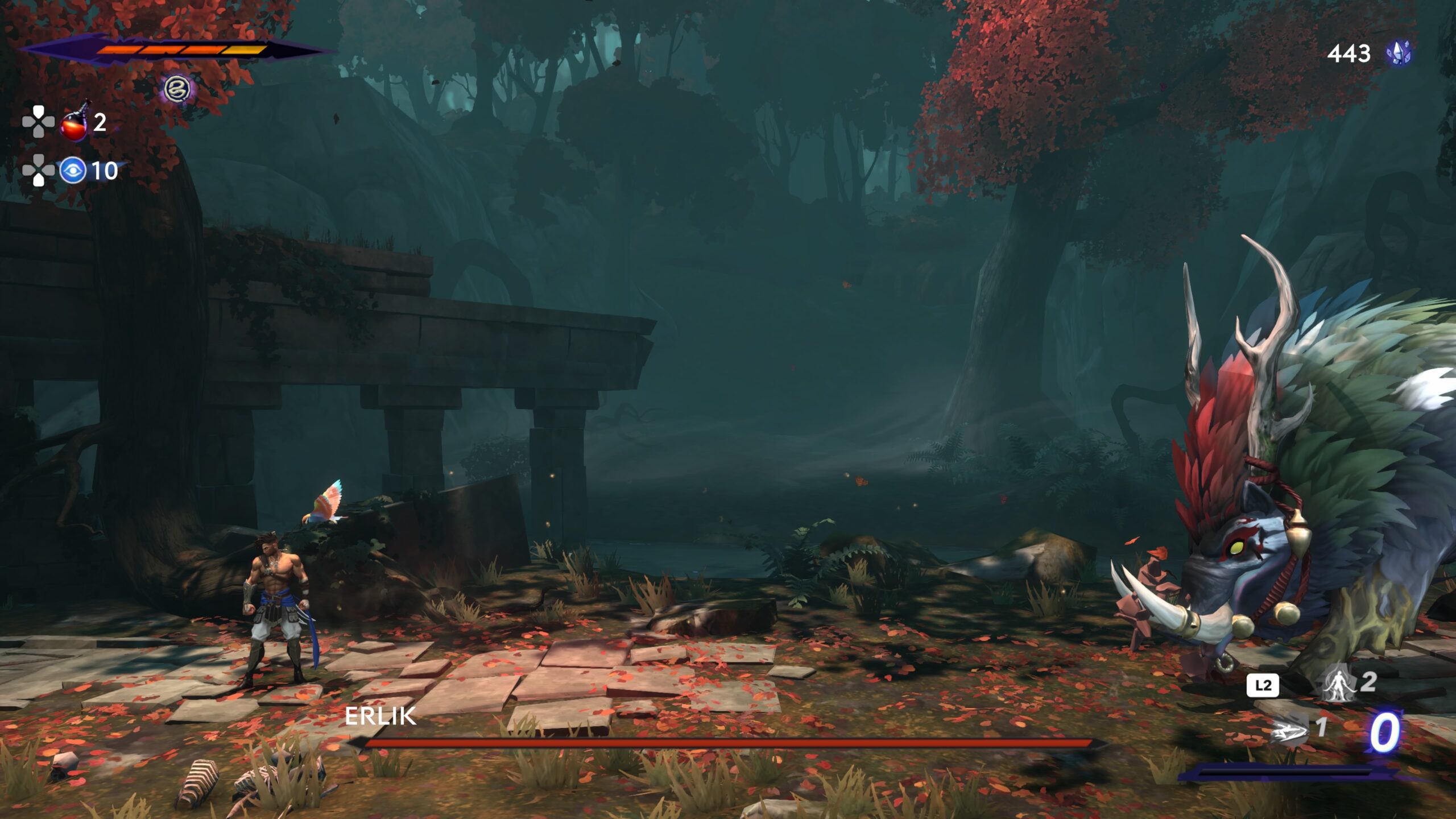Click the time crystal currency icon
Viewport: 1456px width, 819px height.
[1399, 53]
